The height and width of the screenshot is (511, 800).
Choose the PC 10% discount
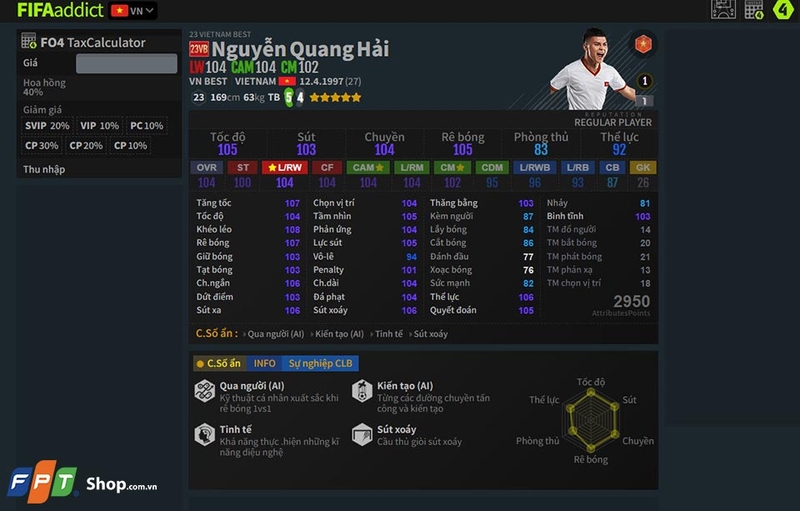pyautogui.click(x=146, y=126)
